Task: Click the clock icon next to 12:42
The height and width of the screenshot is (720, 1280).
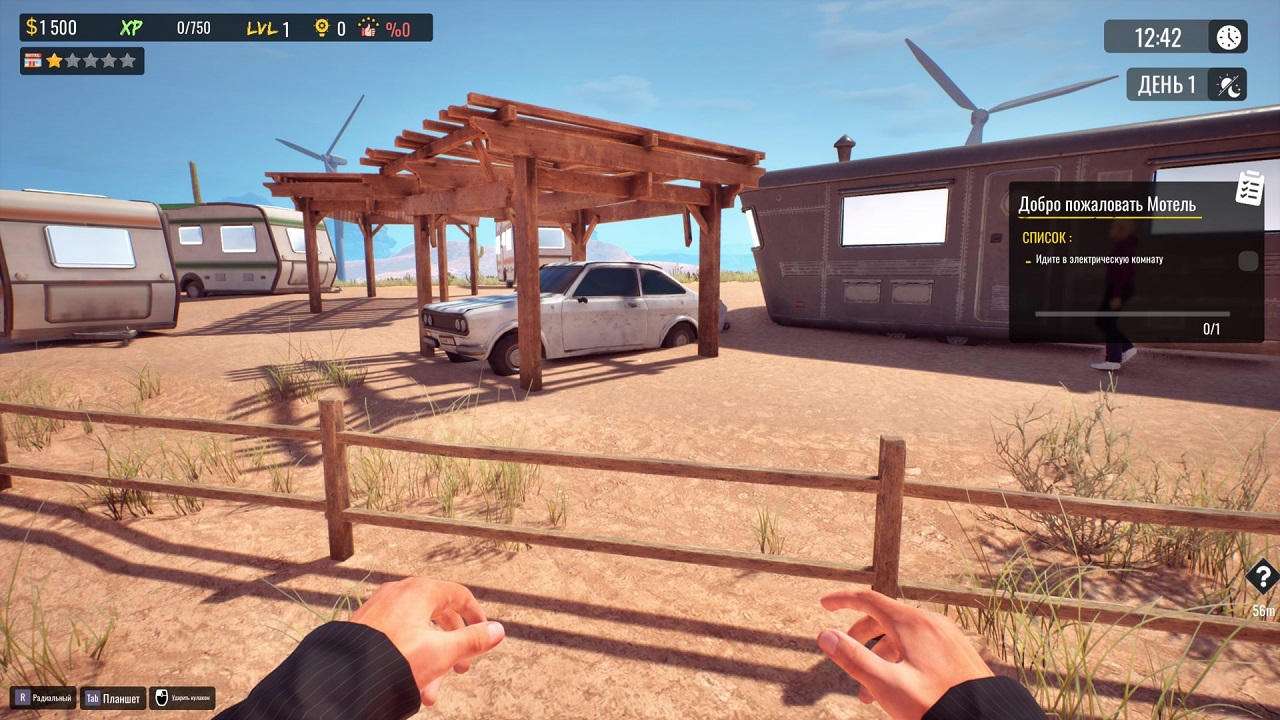Action: (1229, 37)
